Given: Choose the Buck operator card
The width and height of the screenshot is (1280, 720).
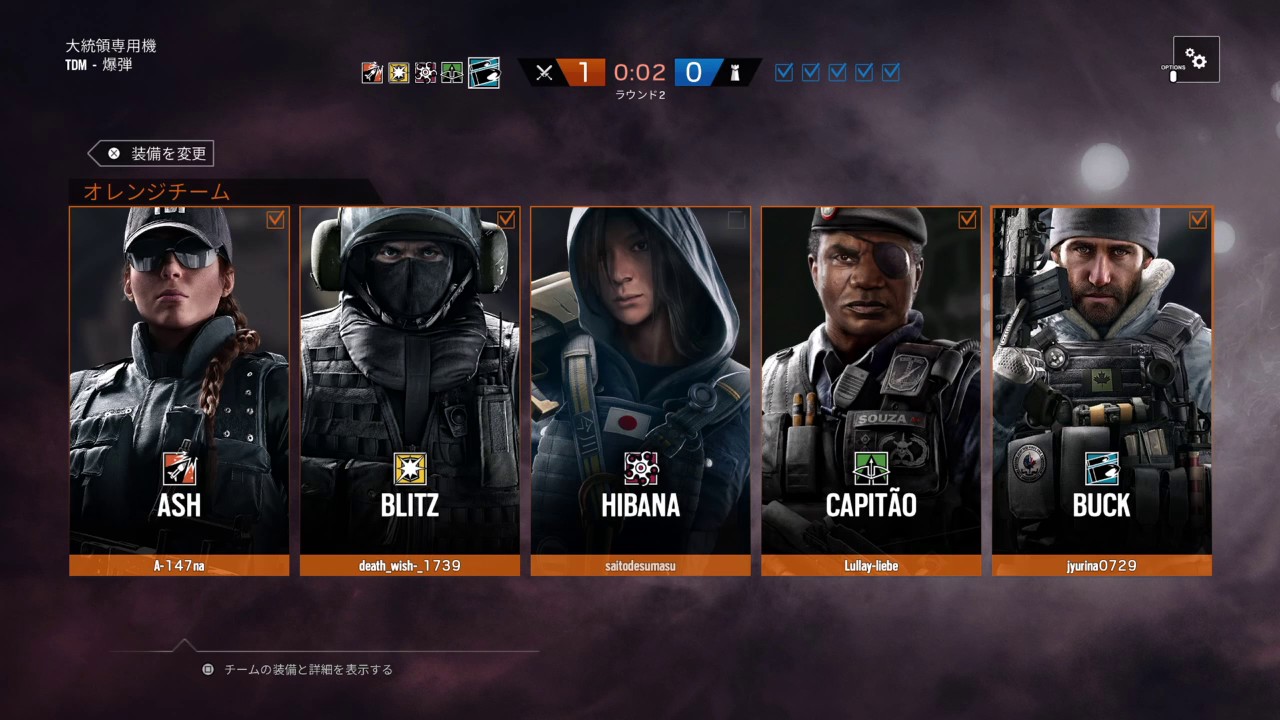Looking at the screenshot, I should coord(1102,380).
